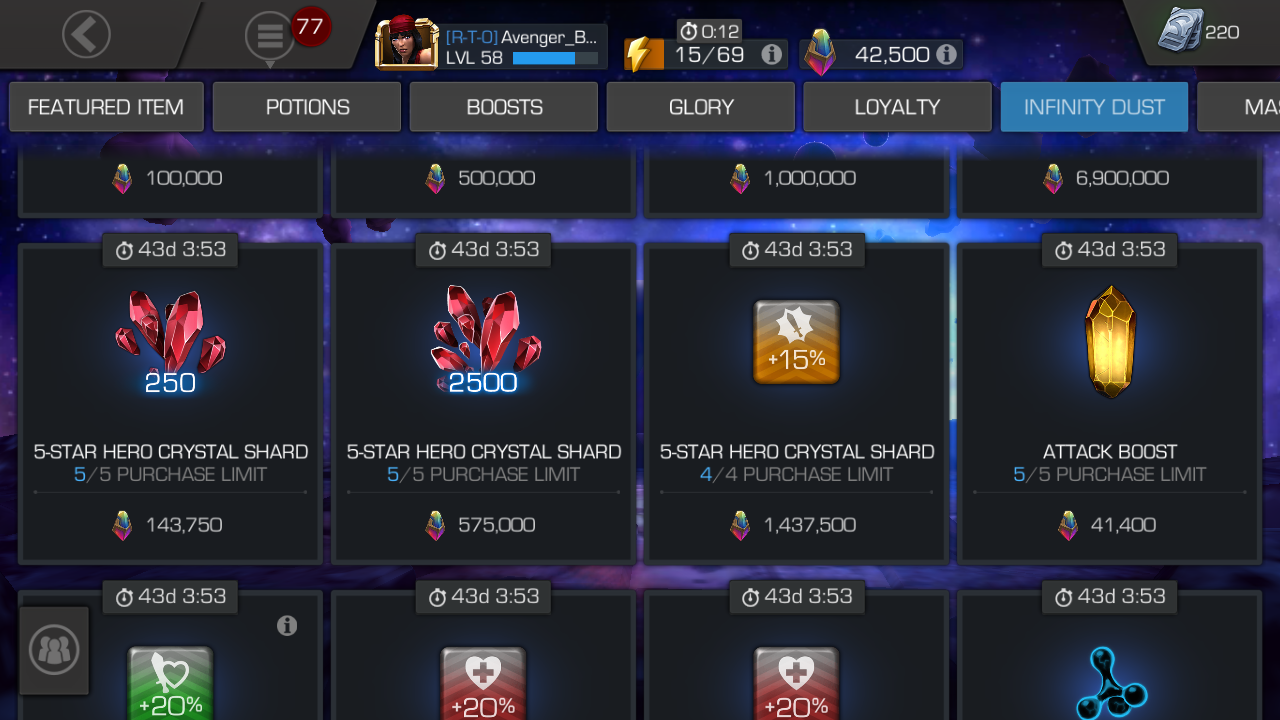
Task: Tap the info icon next to energy counter
Action: (770, 55)
